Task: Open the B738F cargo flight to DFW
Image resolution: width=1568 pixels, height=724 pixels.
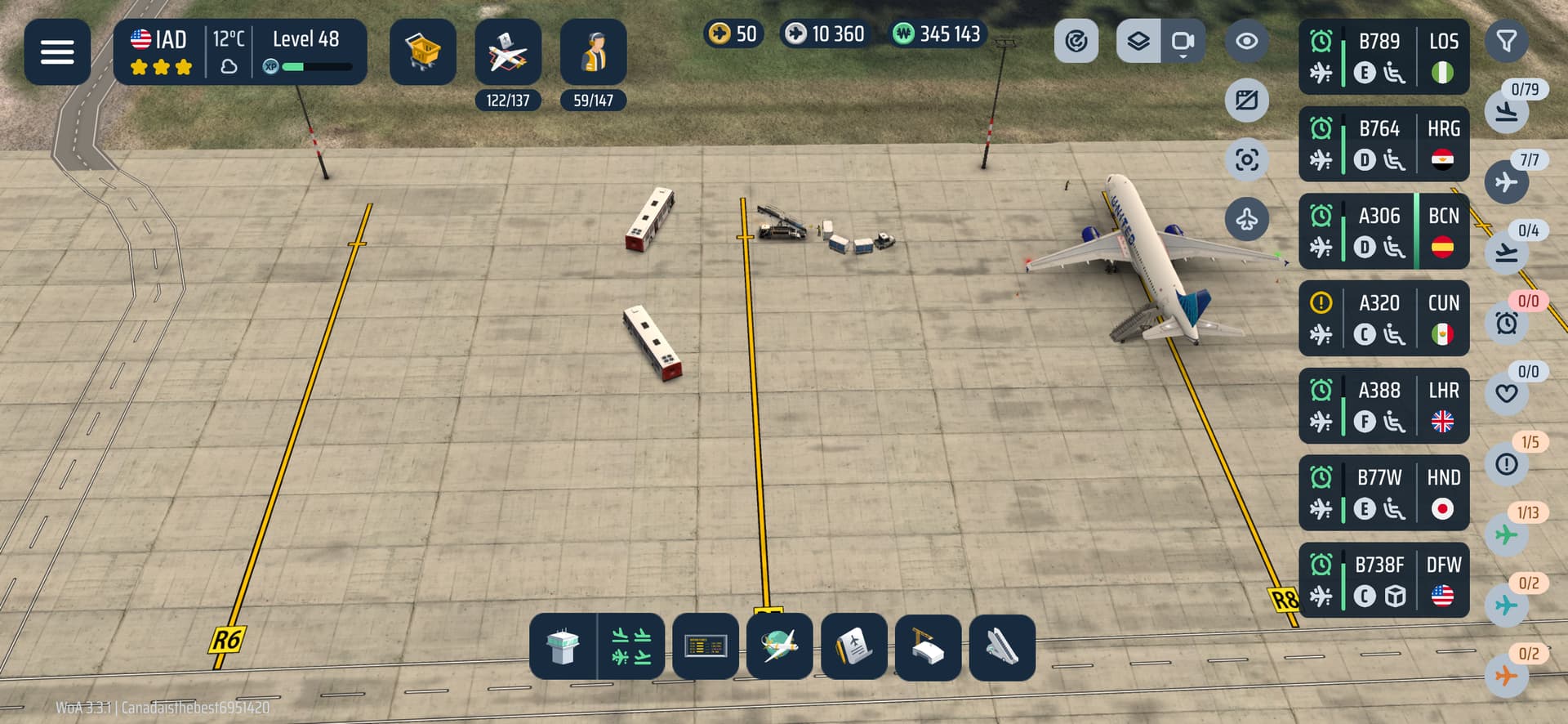Action: pyautogui.click(x=1383, y=580)
